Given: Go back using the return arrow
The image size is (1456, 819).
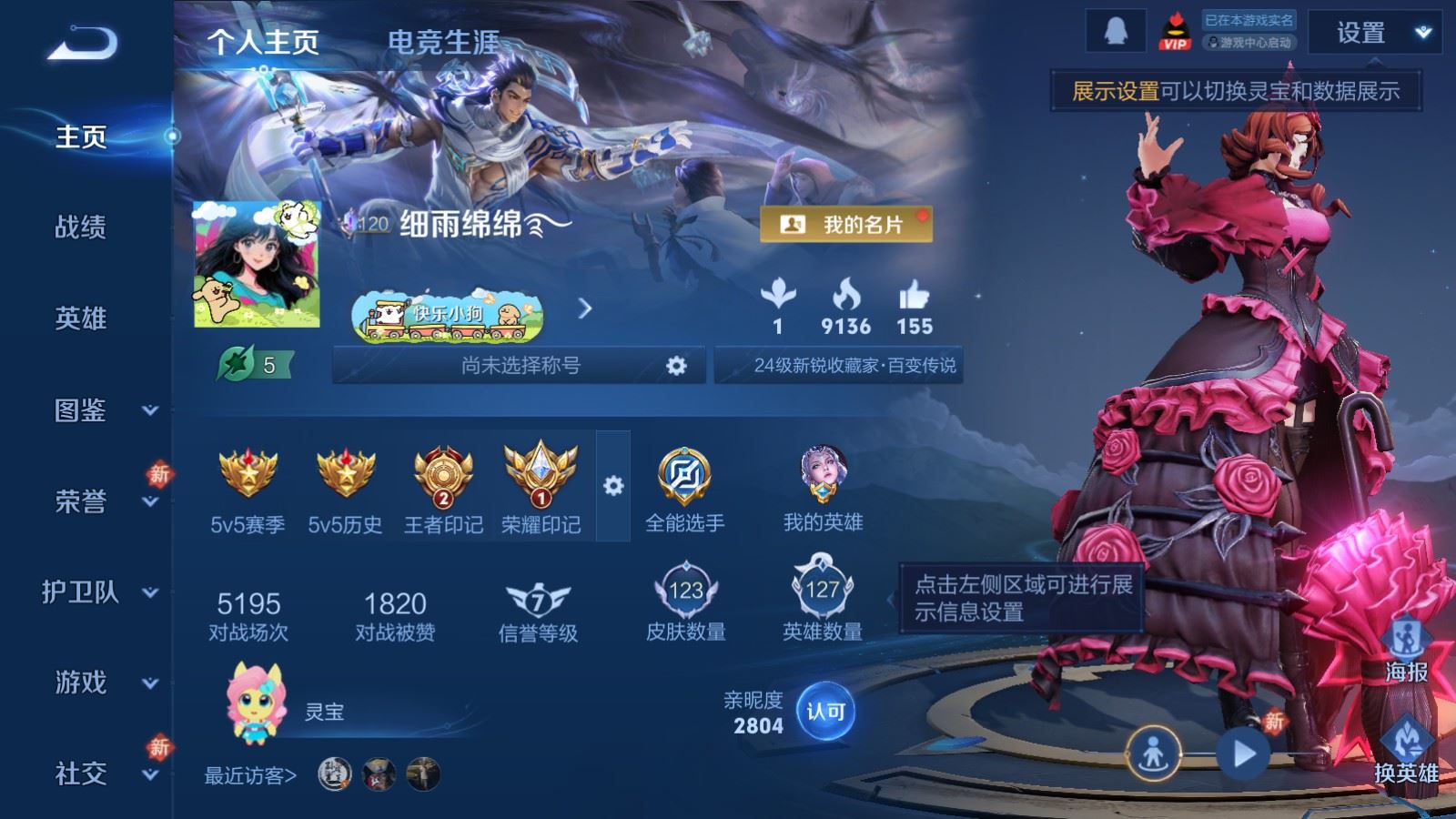Looking at the screenshot, I should [82, 43].
